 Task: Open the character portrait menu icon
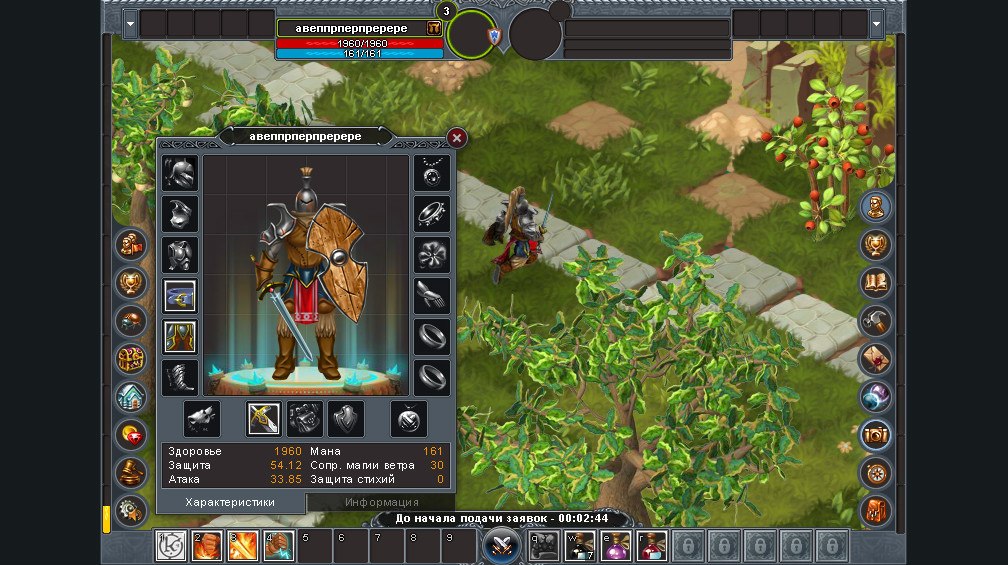coord(876,207)
